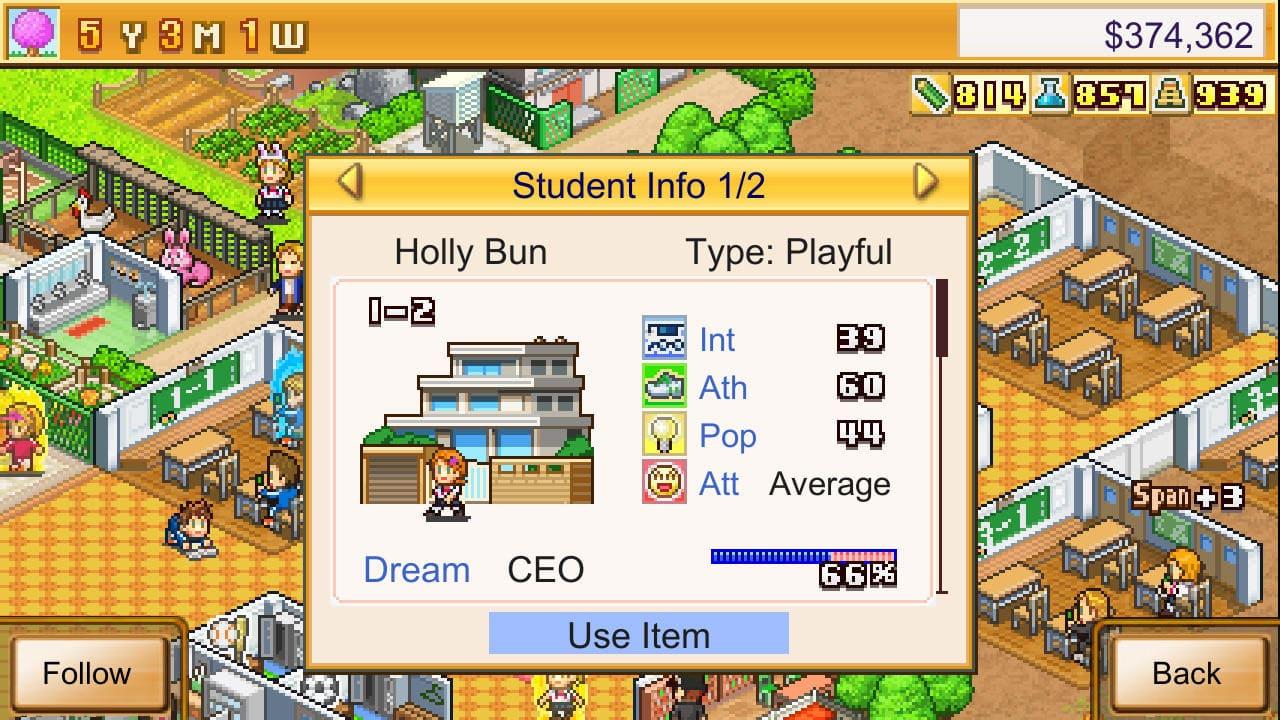Screen dimensions: 1280x720
Task: Click the Back button
Action: pyautogui.click(x=1189, y=673)
